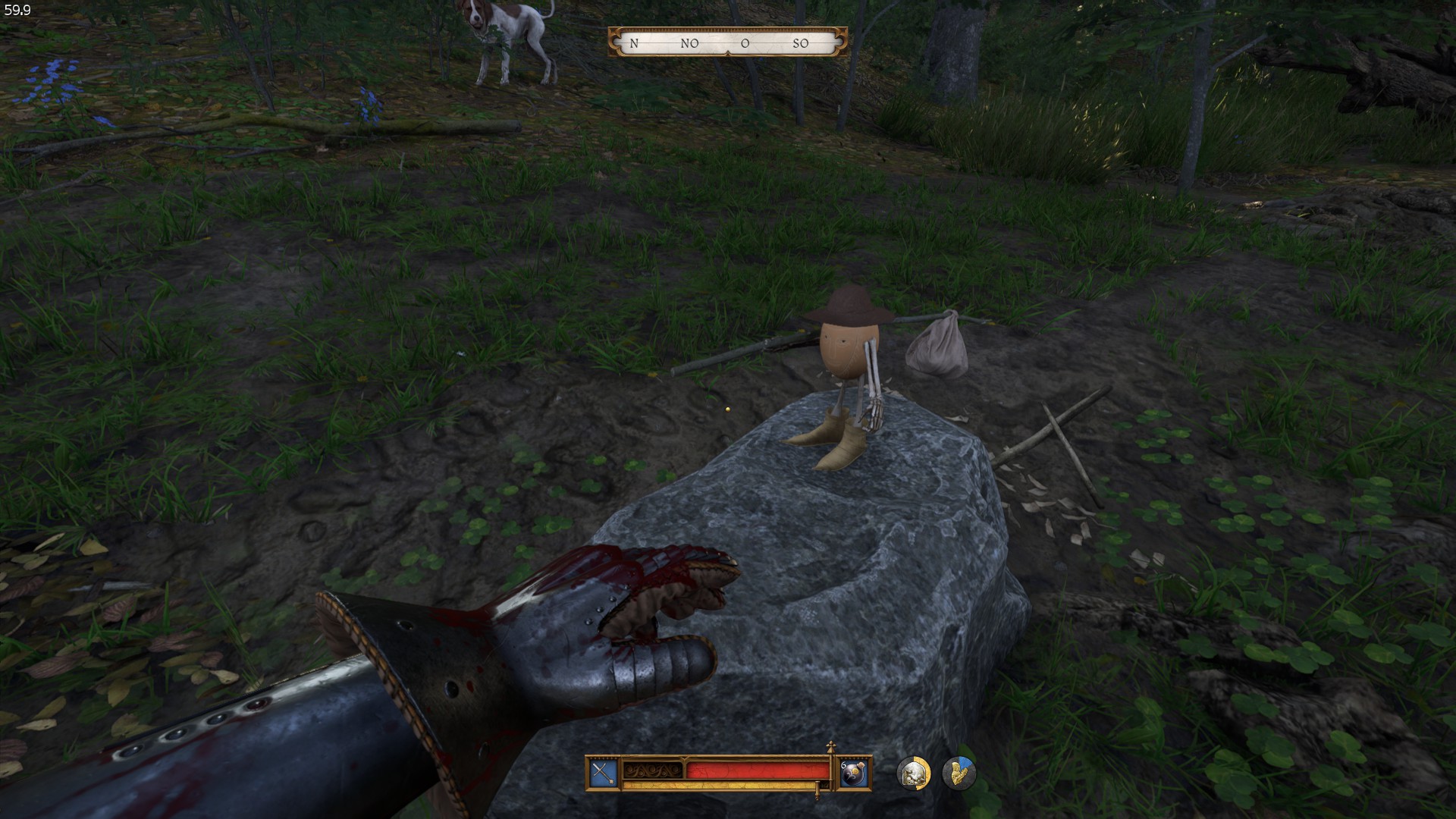This screenshot has height=819, width=1456.
Task: Select the crossed weapons slot icon
Action: 604,773
